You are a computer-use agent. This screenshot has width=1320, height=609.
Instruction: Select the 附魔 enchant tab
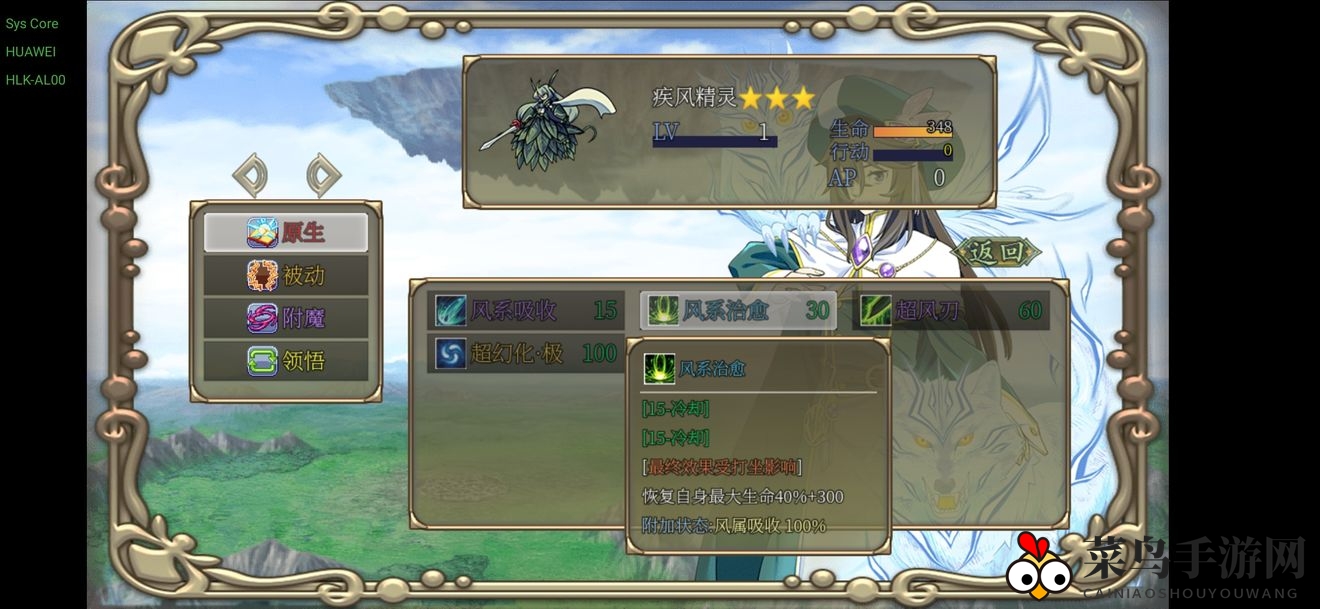click(x=286, y=318)
